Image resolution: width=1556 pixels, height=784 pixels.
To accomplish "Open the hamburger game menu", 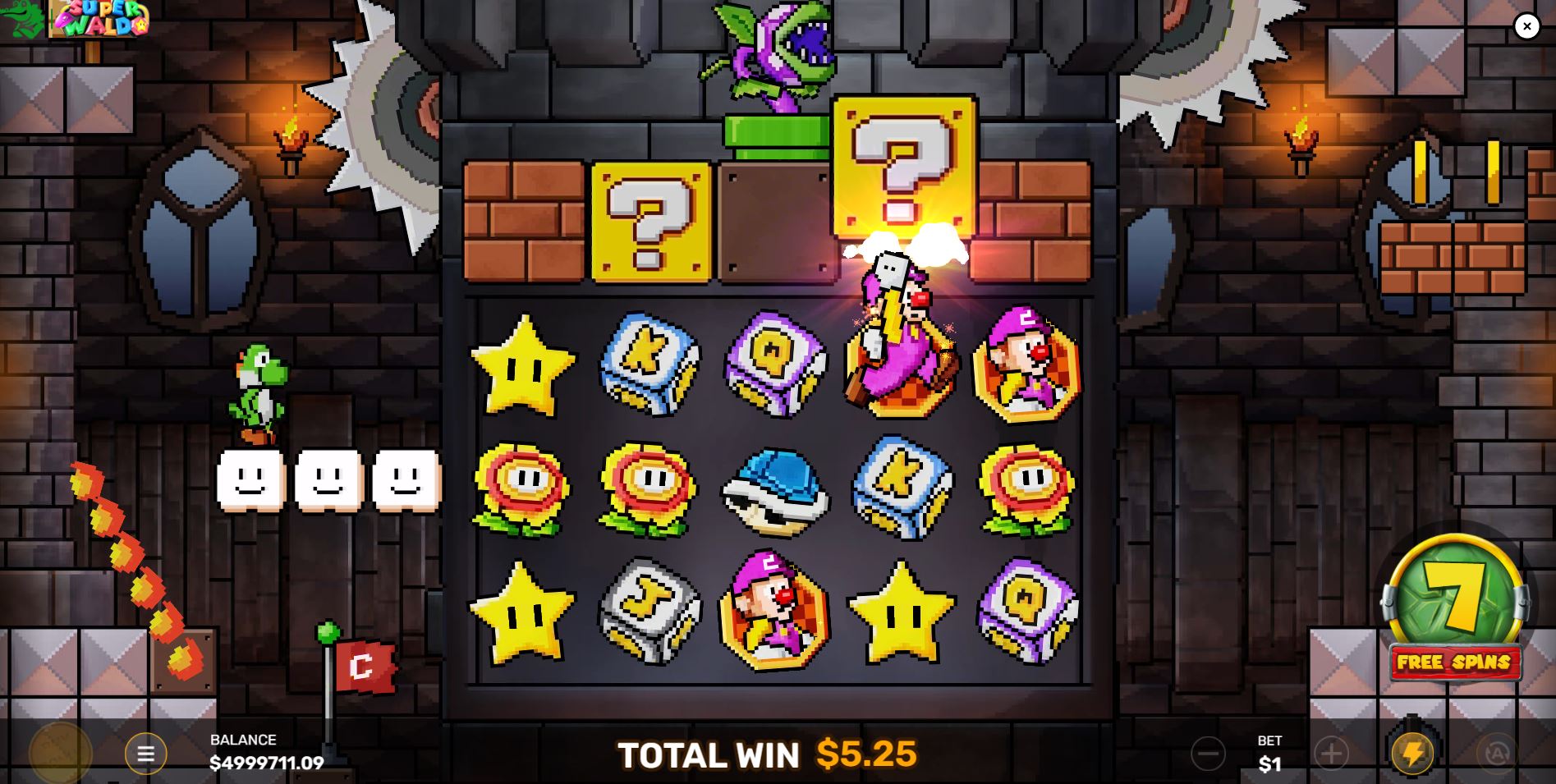I will point(146,753).
